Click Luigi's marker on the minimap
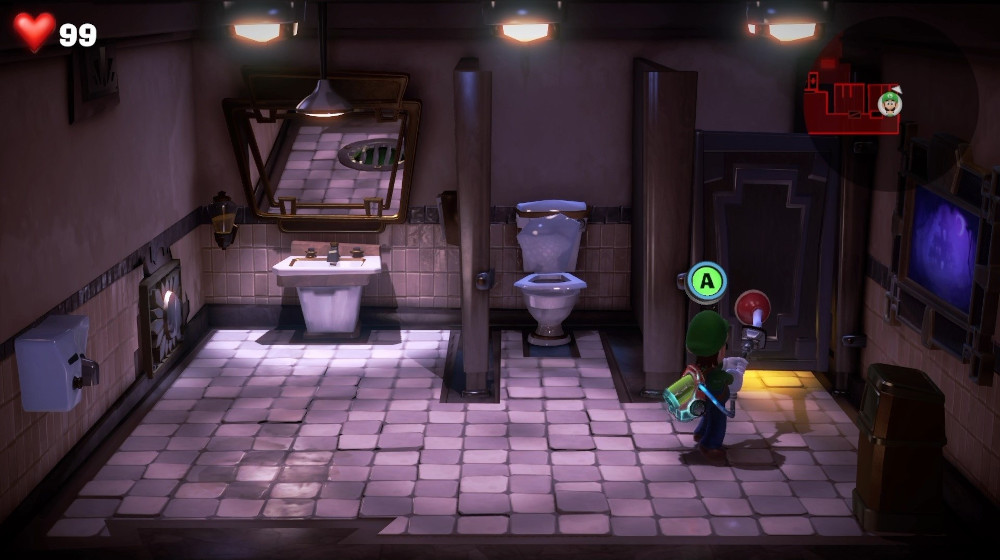Screen dimensions: 1000x560 (889, 102)
